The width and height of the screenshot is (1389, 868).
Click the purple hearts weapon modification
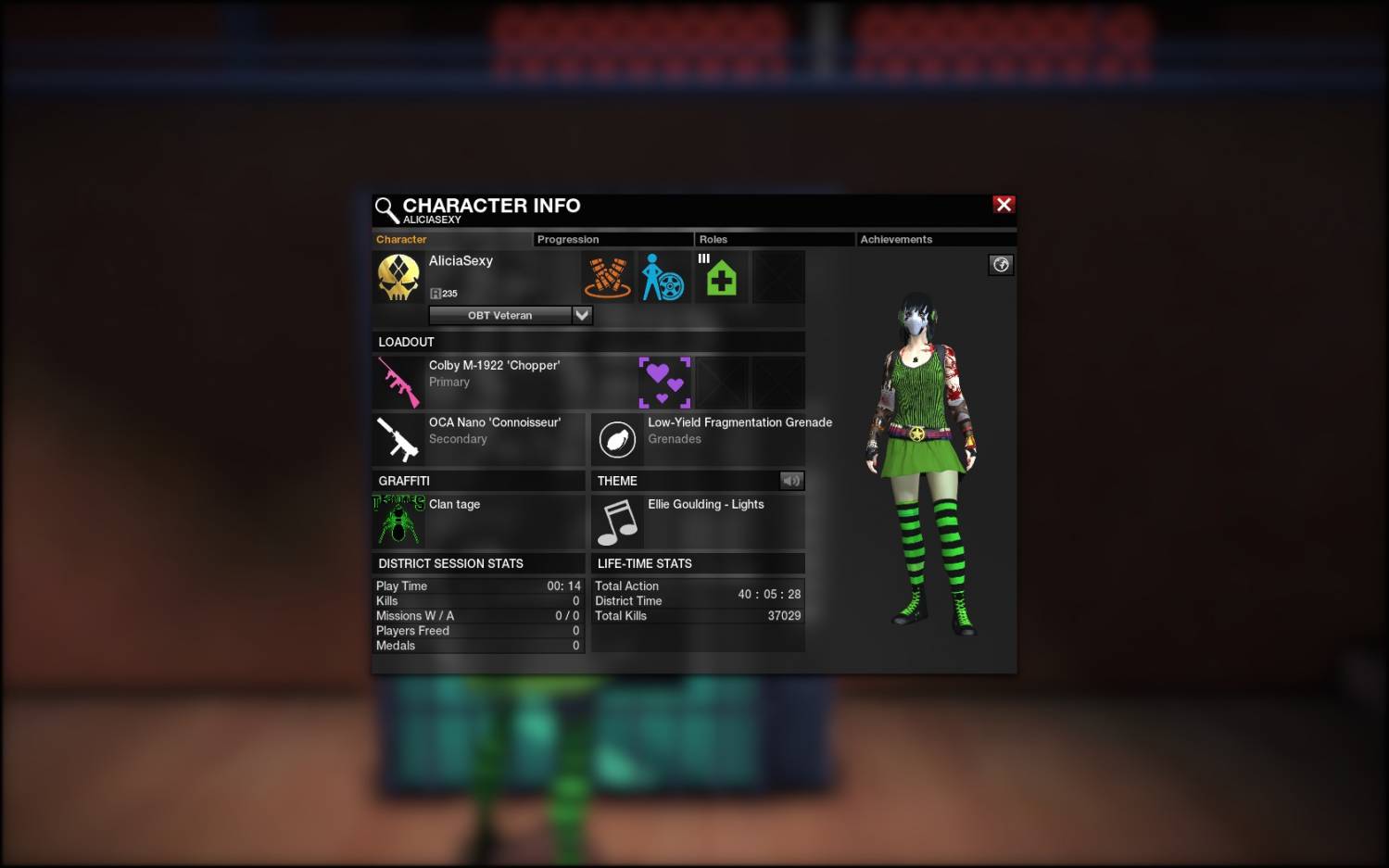[664, 382]
